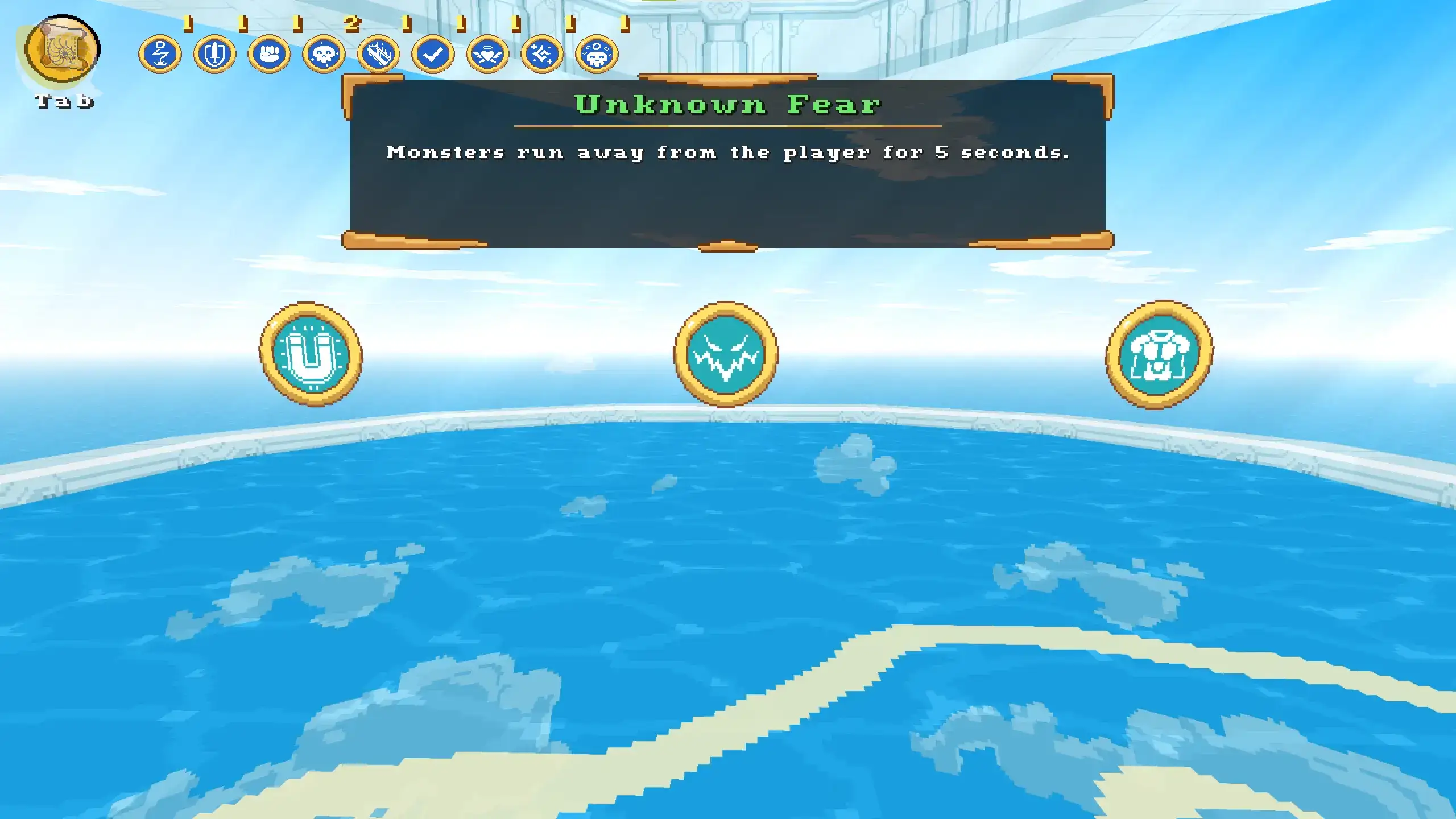Image resolution: width=1456 pixels, height=819 pixels.
Task: Open the golden map scroll icon
Action: [x=62, y=49]
